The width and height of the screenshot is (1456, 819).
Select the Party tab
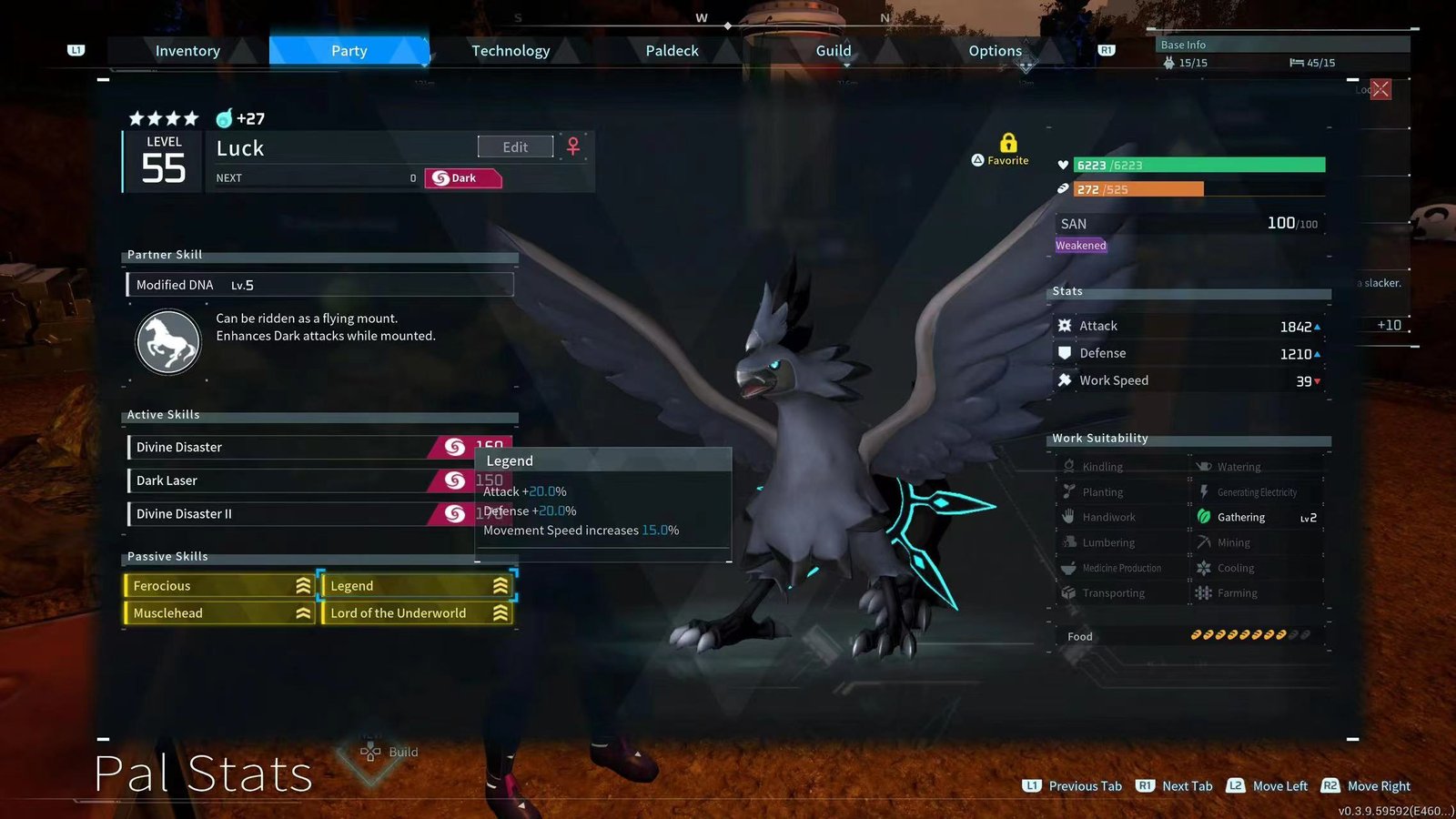pos(349,51)
